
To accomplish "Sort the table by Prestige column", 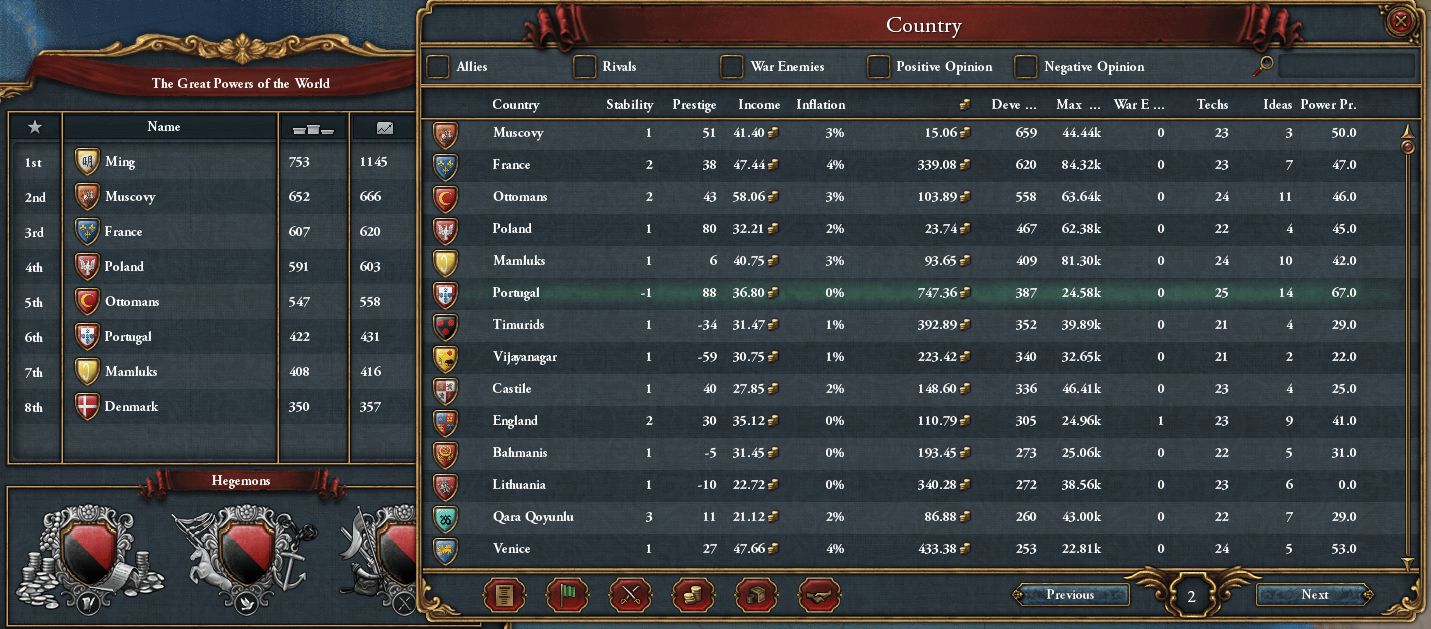I will (x=694, y=105).
